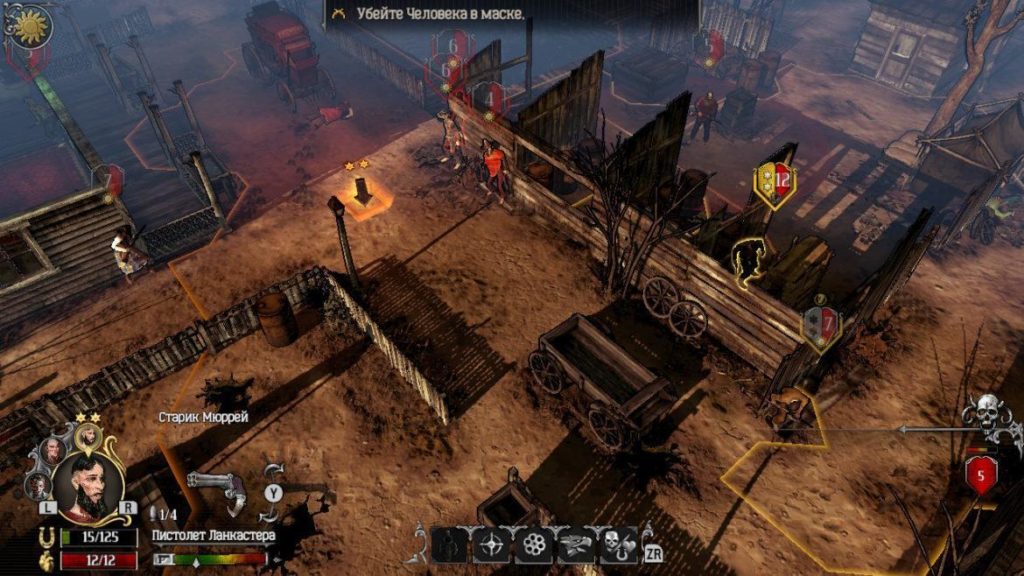Image resolution: width=1024 pixels, height=576 pixels.
Task: Open the sun emblem menu icon
Action: coord(28,23)
